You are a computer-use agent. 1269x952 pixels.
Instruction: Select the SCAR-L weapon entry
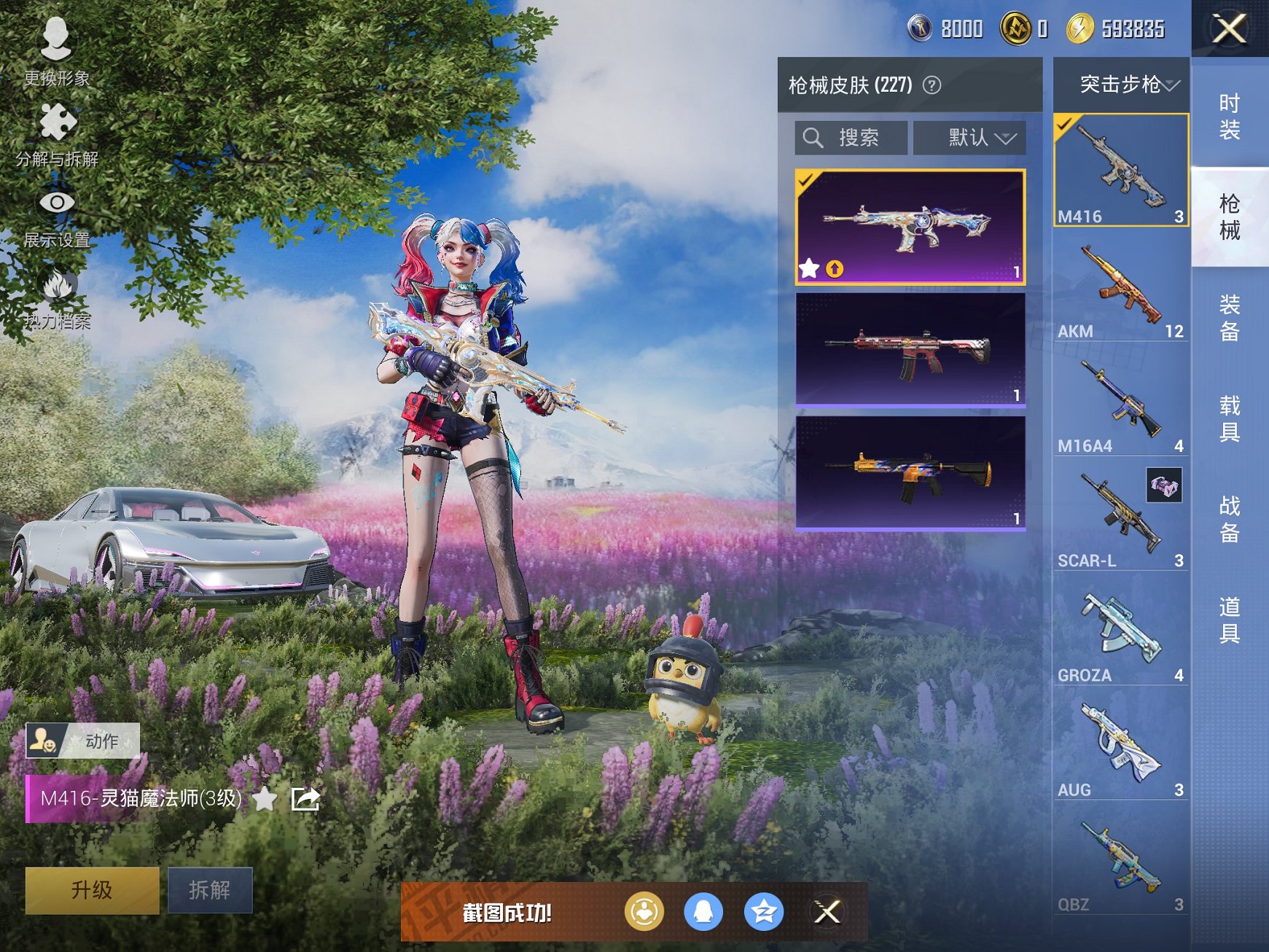[1120, 516]
